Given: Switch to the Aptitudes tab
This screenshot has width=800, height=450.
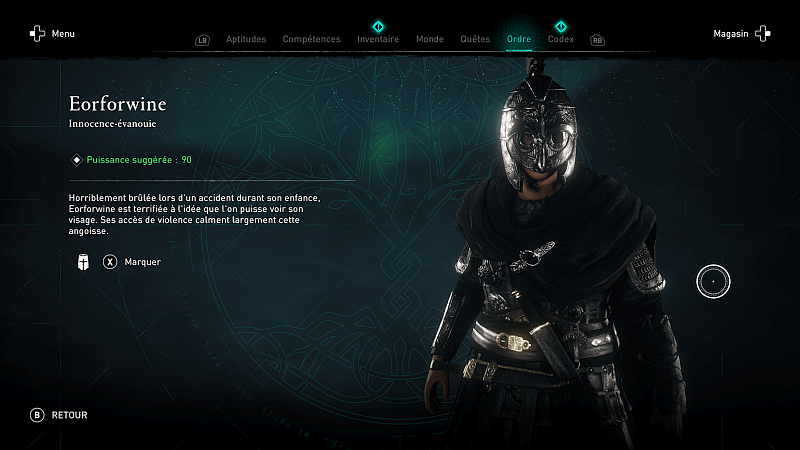Looking at the screenshot, I should click(246, 39).
